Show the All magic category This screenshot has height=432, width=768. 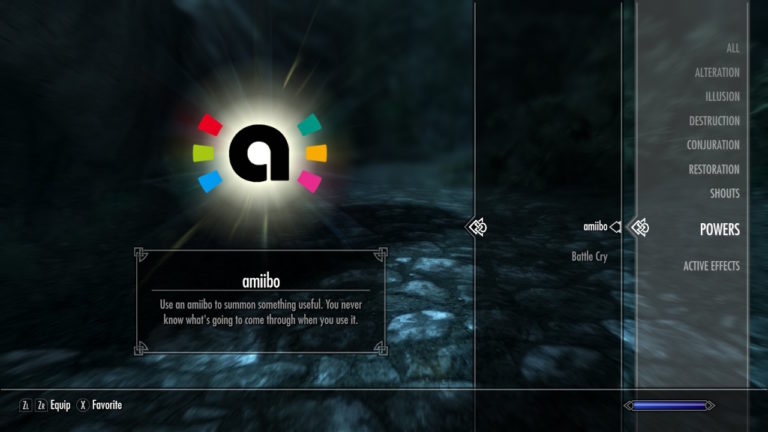[x=732, y=48]
